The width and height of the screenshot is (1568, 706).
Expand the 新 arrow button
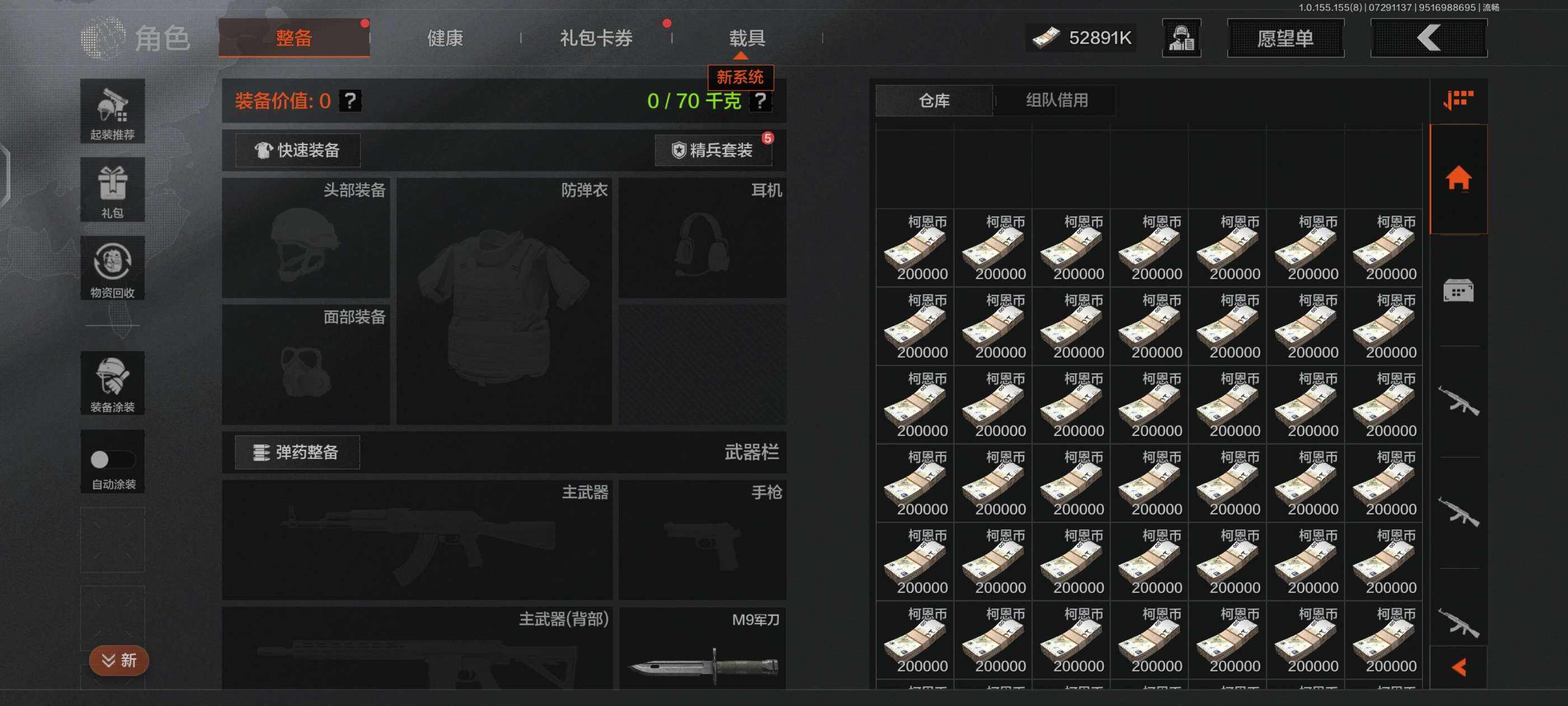tap(119, 660)
